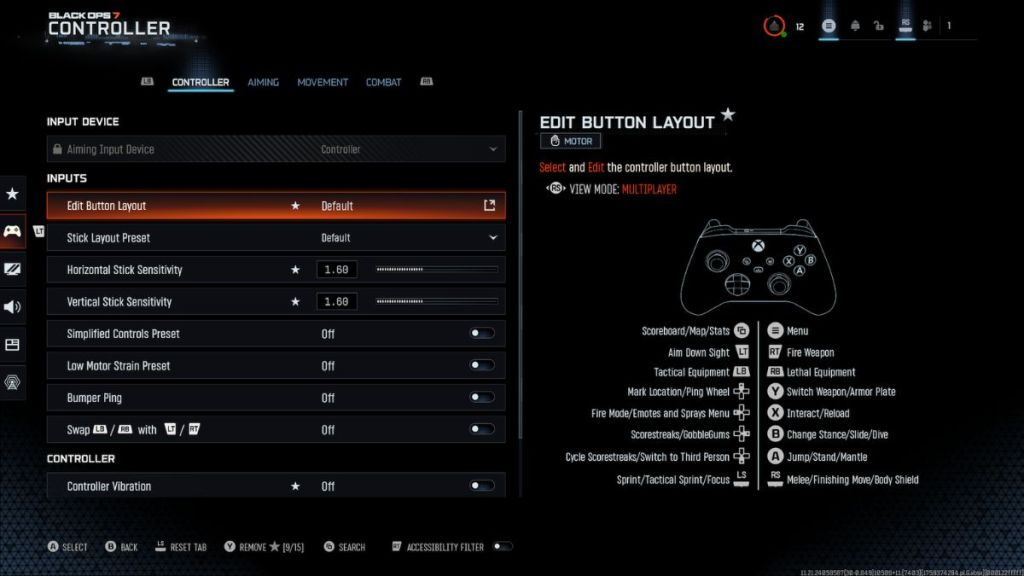Screen dimensions: 1024x576
Task: Toggle the Simplified Controls Preset switch
Action: [x=482, y=334]
